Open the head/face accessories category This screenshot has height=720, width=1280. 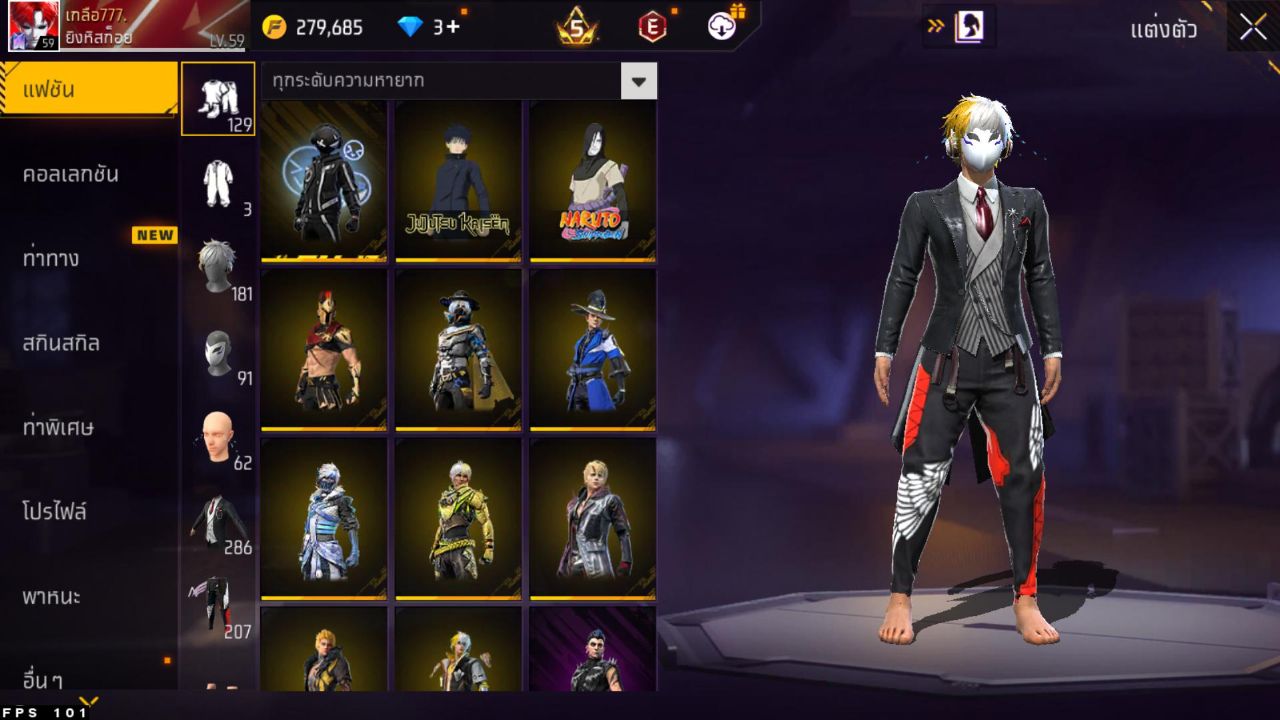pos(218,435)
